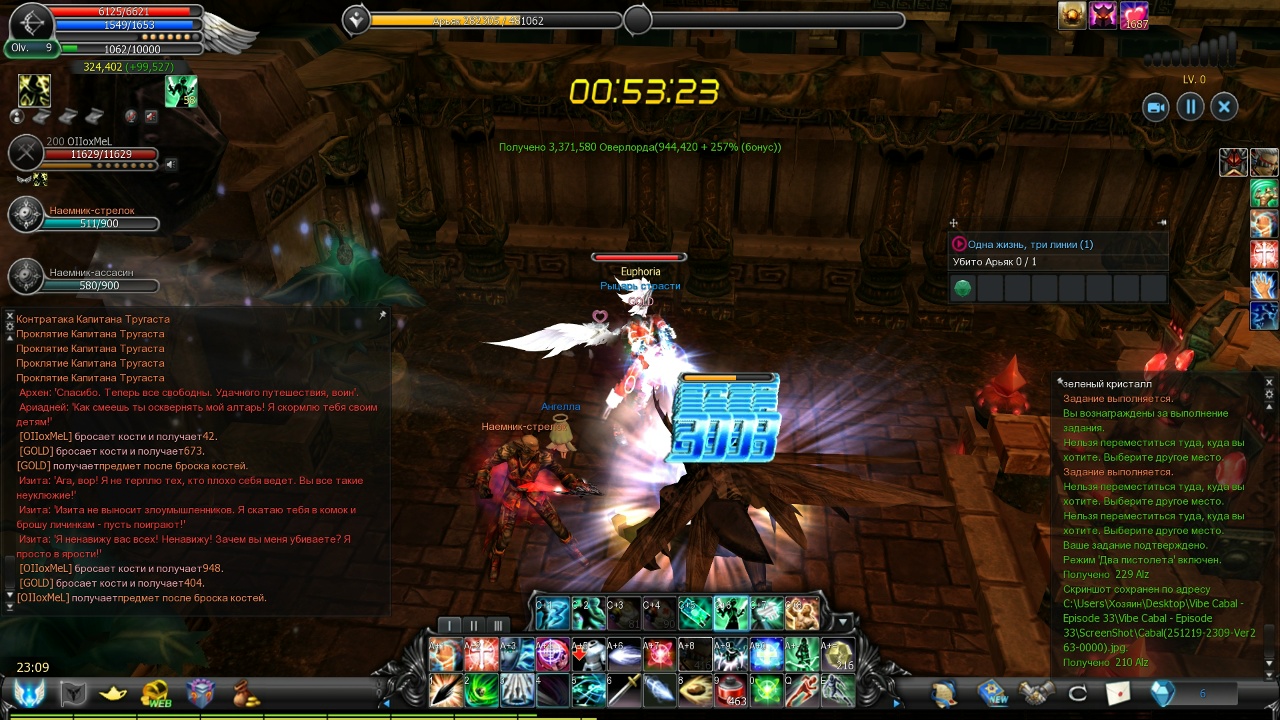The image size is (1280, 720).
Task: Open the golden magic lamp menu
Action: tap(112, 693)
